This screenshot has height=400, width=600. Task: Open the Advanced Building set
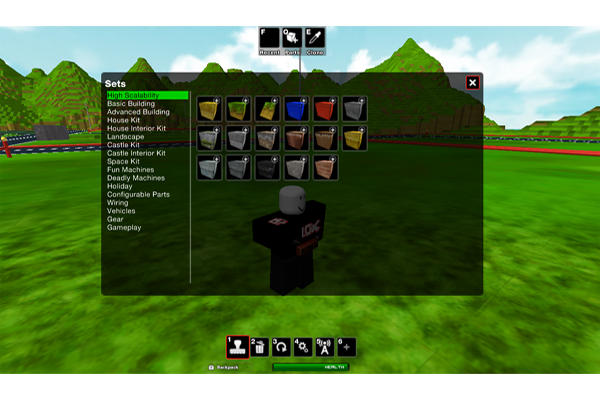click(138, 112)
